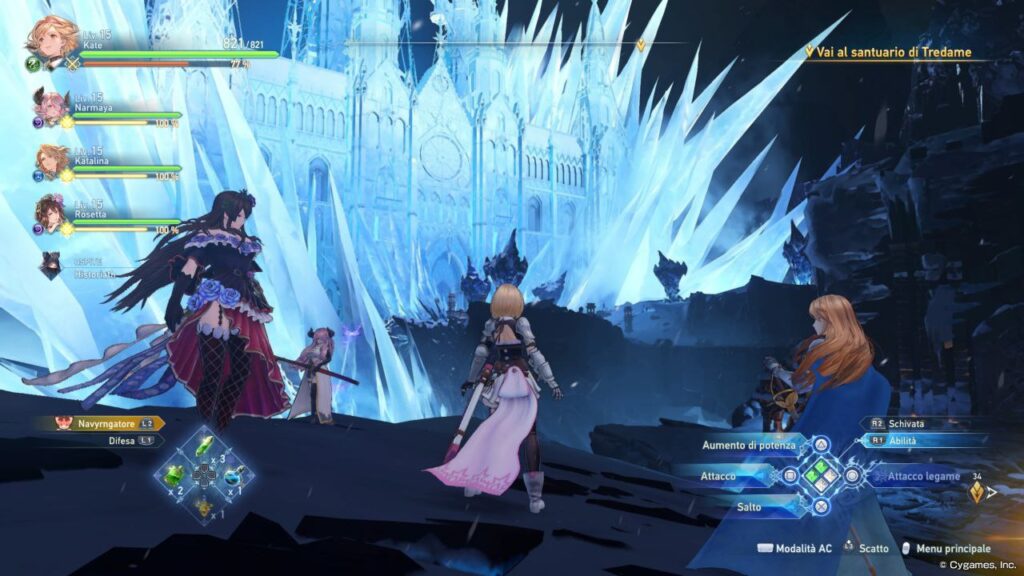Click the guest Historiath portrait
The height and width of the screenshot is (576, 1024).
51,264
